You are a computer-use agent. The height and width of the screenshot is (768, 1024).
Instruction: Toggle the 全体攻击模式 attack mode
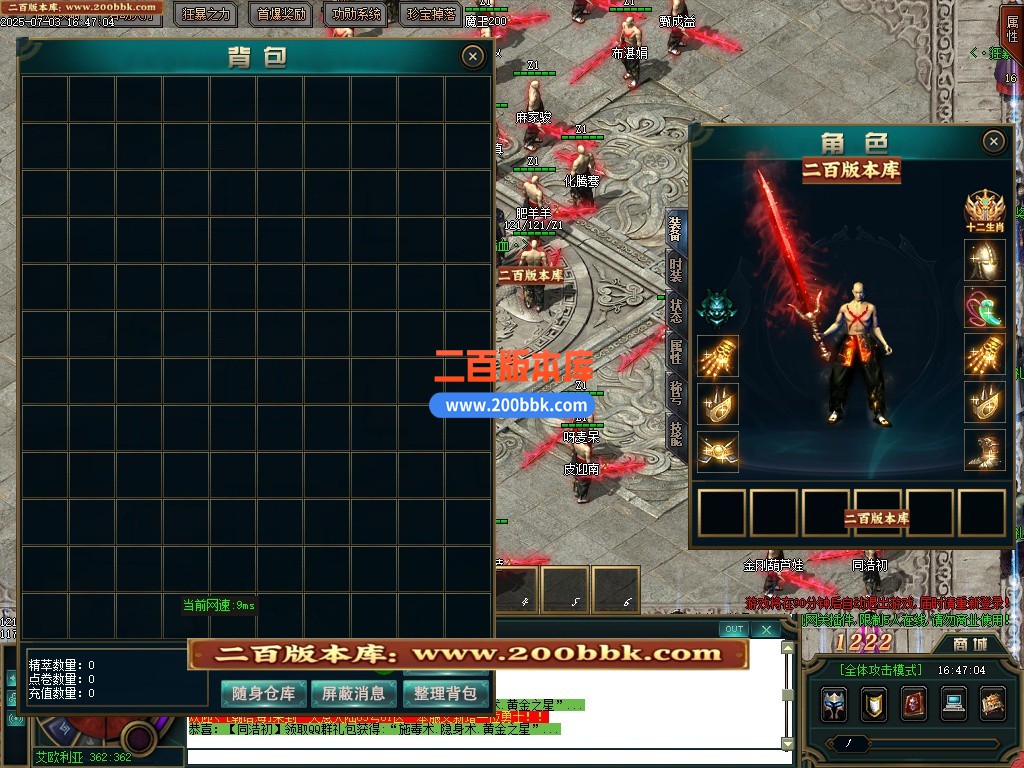(x=880, y=670)
